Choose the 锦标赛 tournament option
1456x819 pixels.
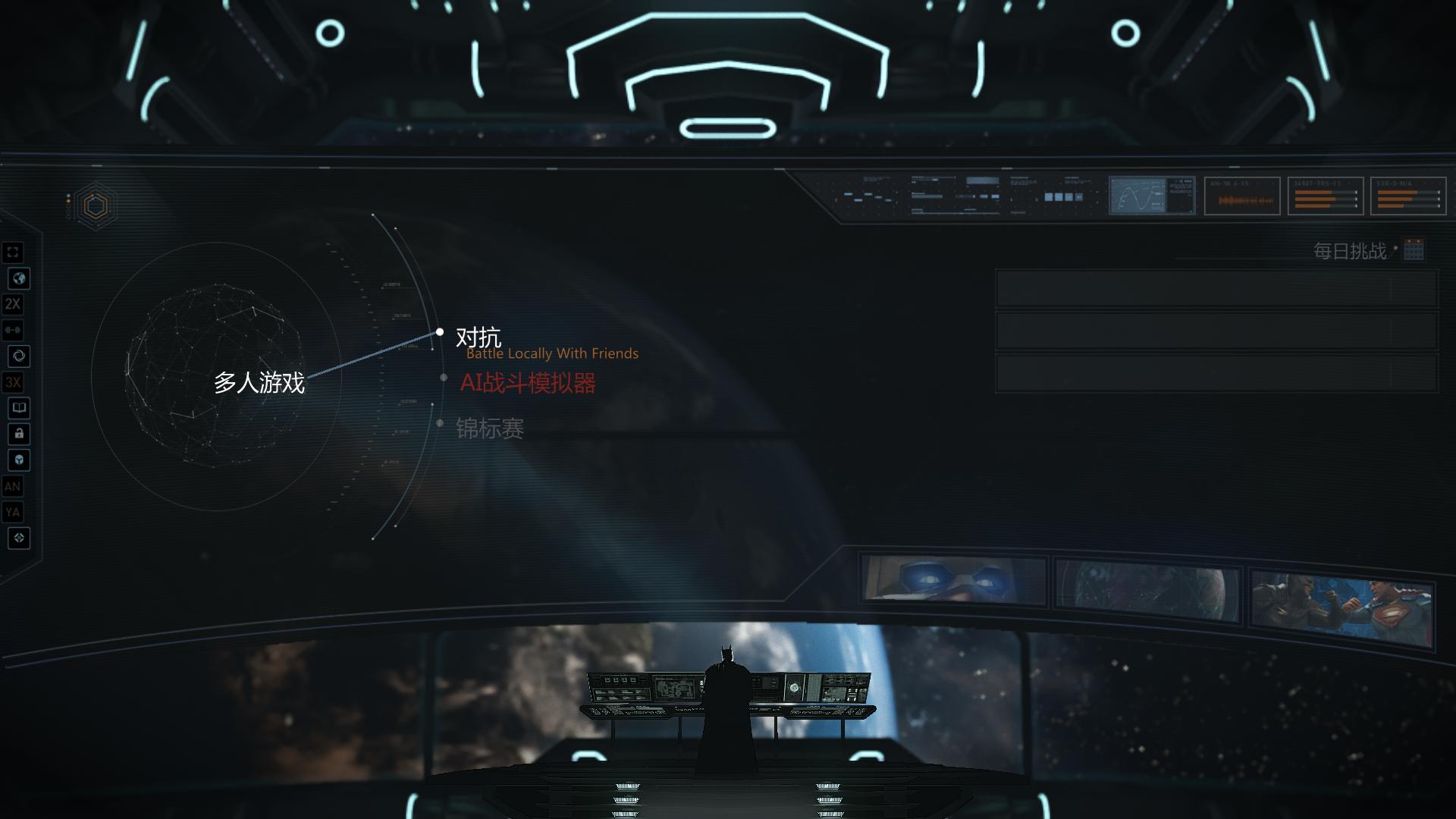(x=490, y=429)
